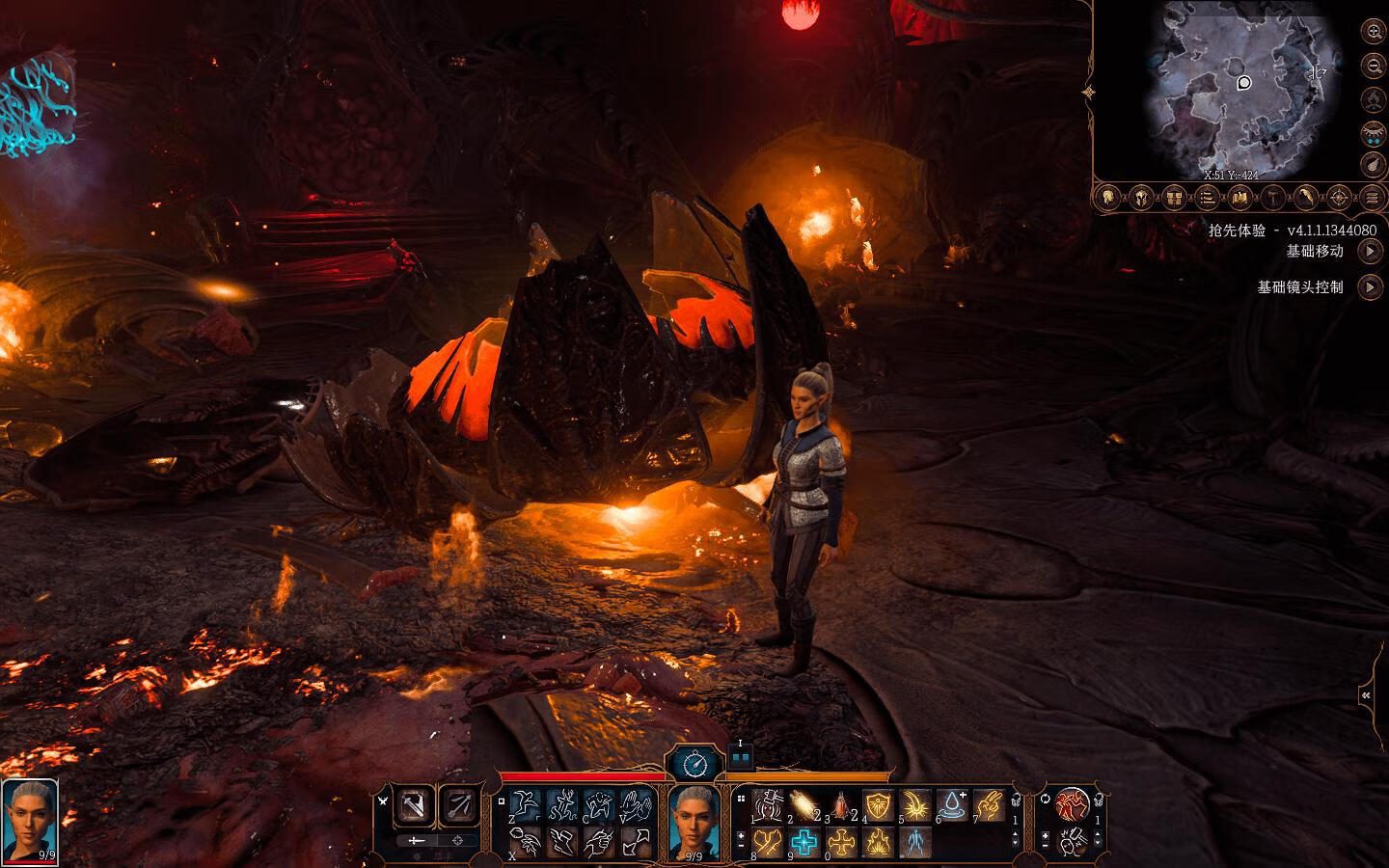Click the campfire icon beside the minimap
This screenshot has height=868, width=1389.
tap(1374, 99)
